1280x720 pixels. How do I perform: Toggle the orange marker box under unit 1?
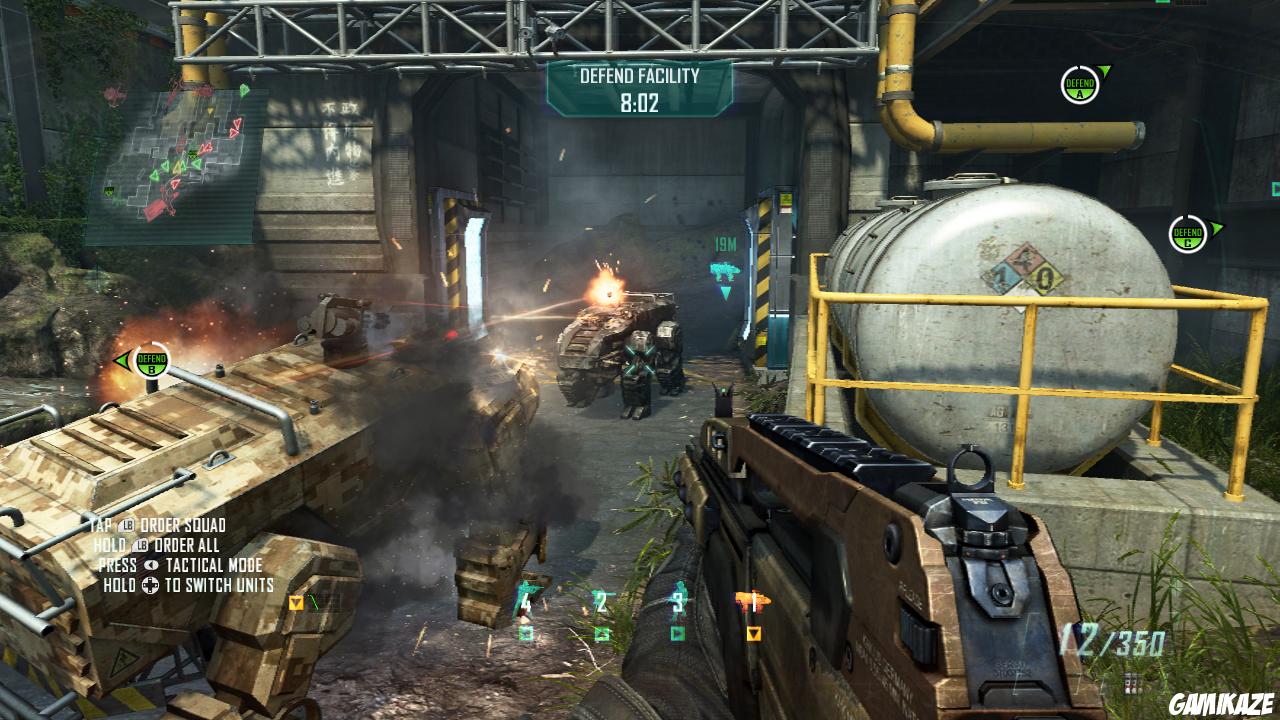(753, 633)
